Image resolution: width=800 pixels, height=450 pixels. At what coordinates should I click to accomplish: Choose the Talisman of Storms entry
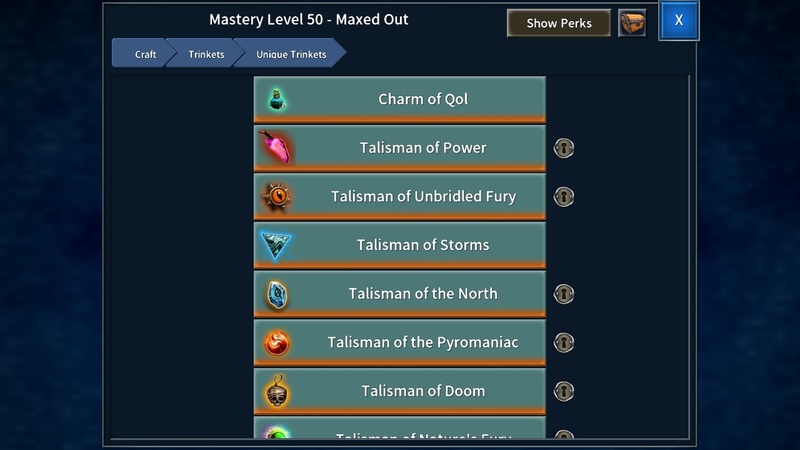(399, 245)
